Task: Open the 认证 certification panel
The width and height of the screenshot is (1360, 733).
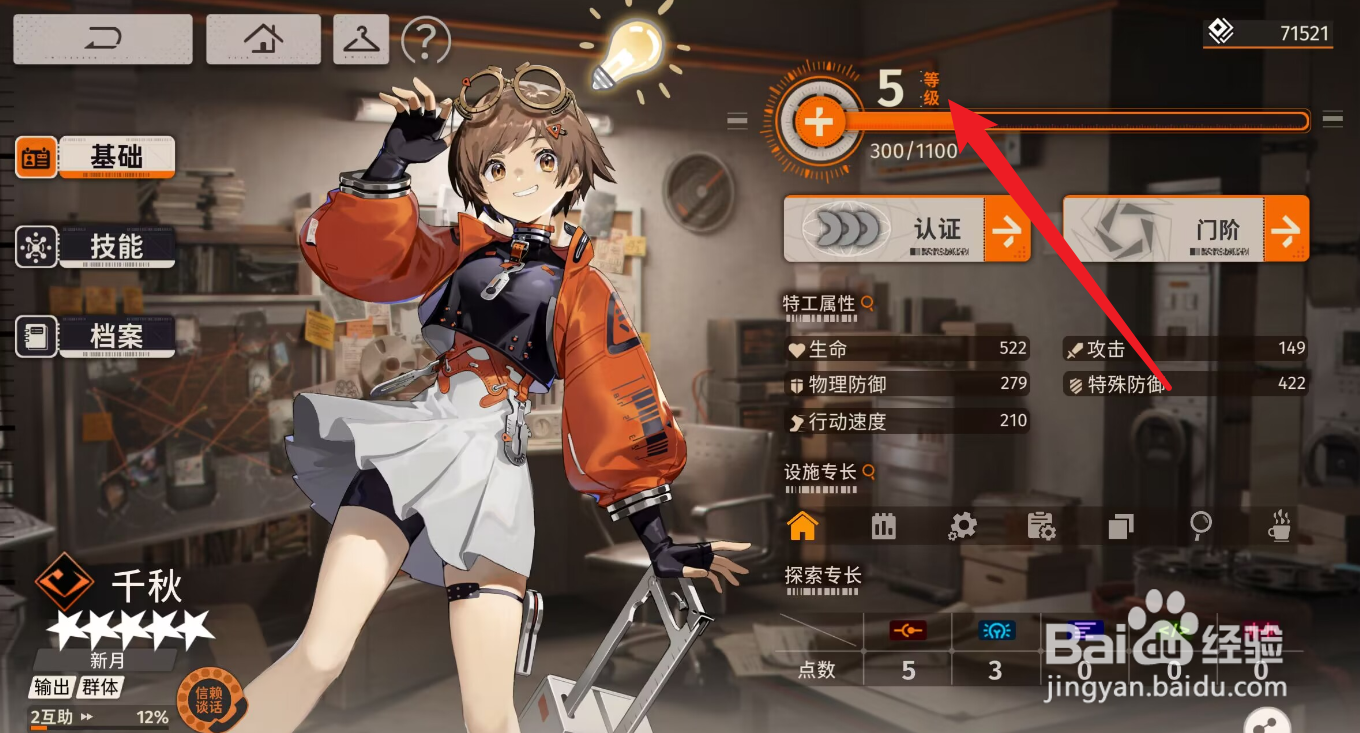Action: [906, 230]
